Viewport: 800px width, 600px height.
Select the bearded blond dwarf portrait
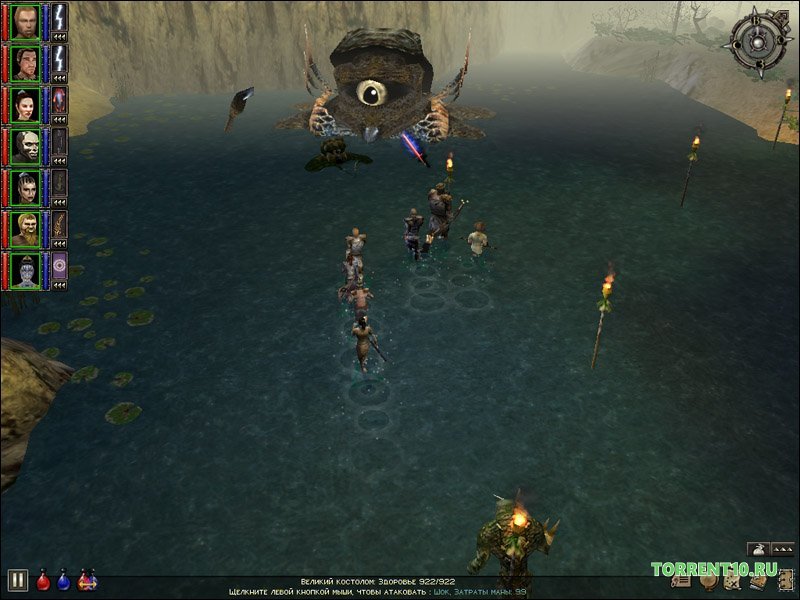click(26, 228)
